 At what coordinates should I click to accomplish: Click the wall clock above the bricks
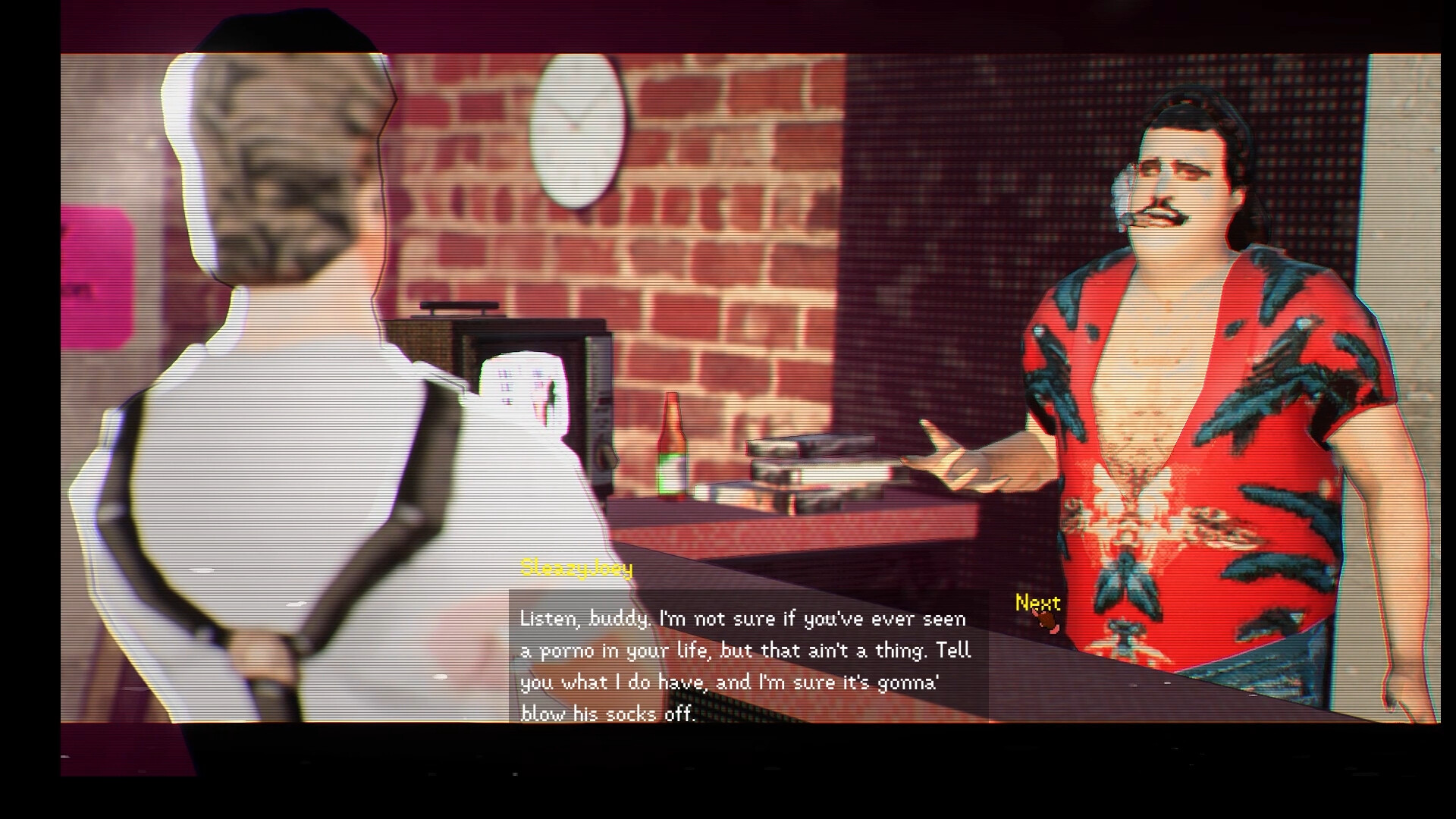pos(579,130)
